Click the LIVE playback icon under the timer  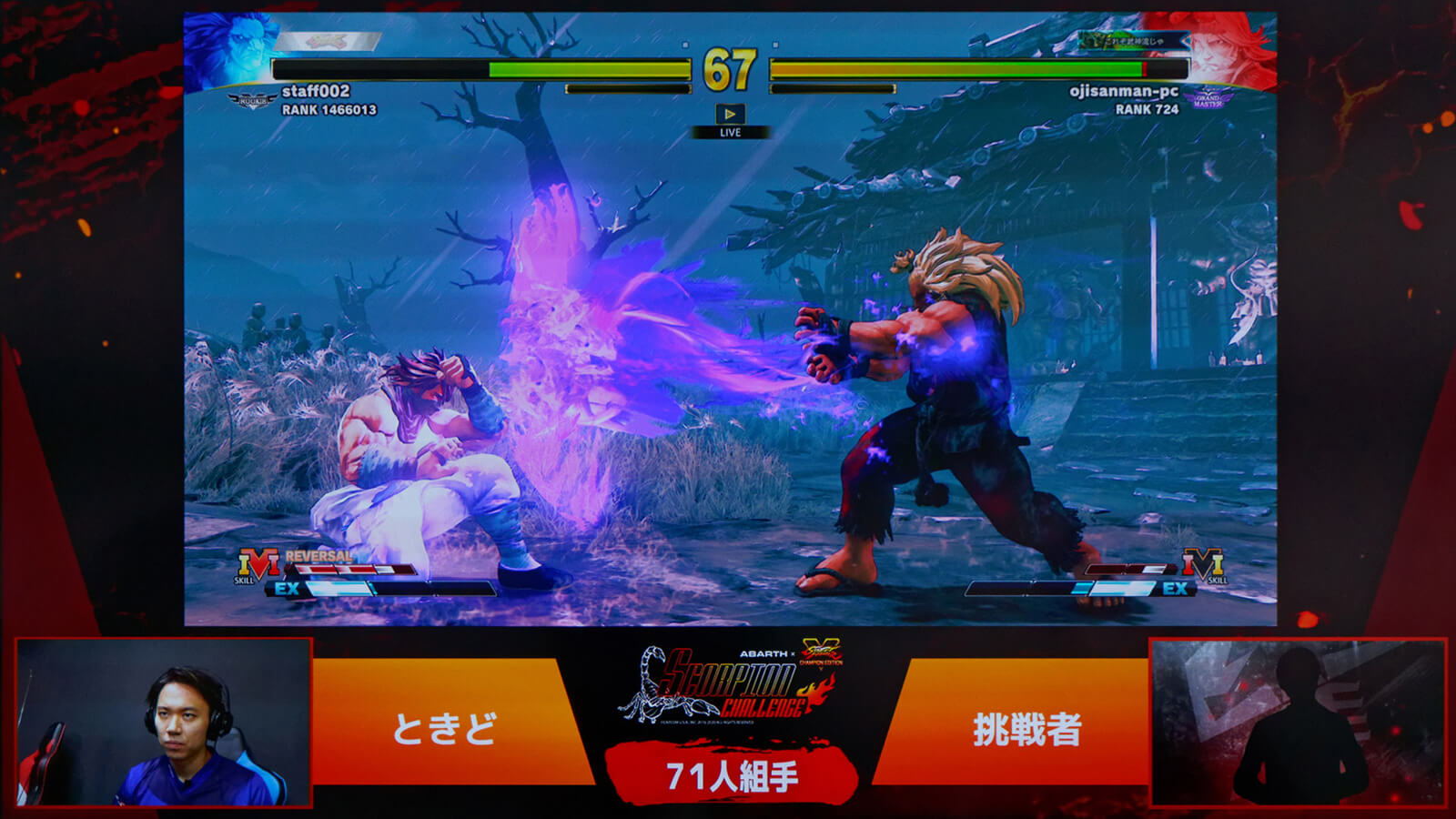coord(730,115)
